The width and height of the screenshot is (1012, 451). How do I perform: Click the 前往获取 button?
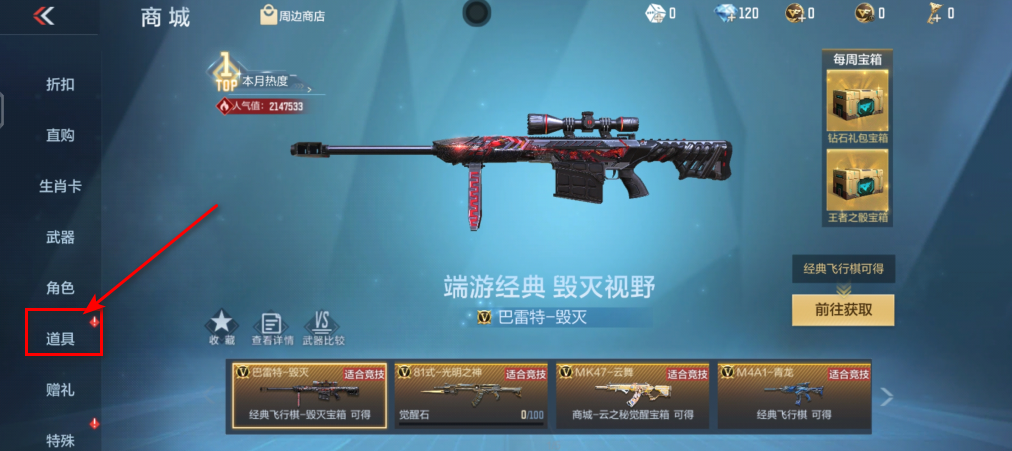(x=842, y=309)
